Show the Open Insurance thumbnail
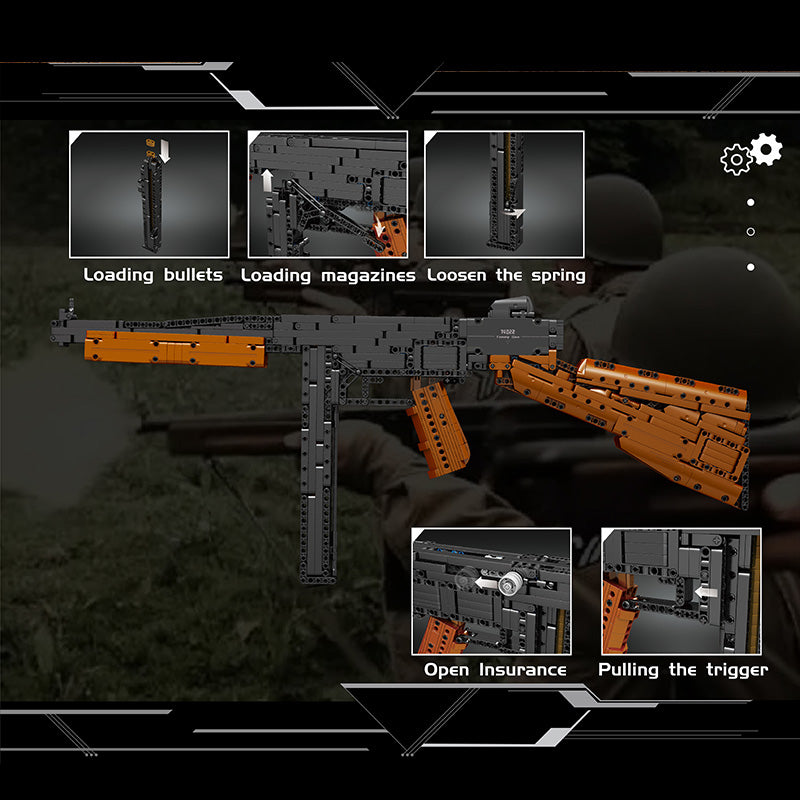The width and height of the screenshot is (800, 800). point(491,591)
